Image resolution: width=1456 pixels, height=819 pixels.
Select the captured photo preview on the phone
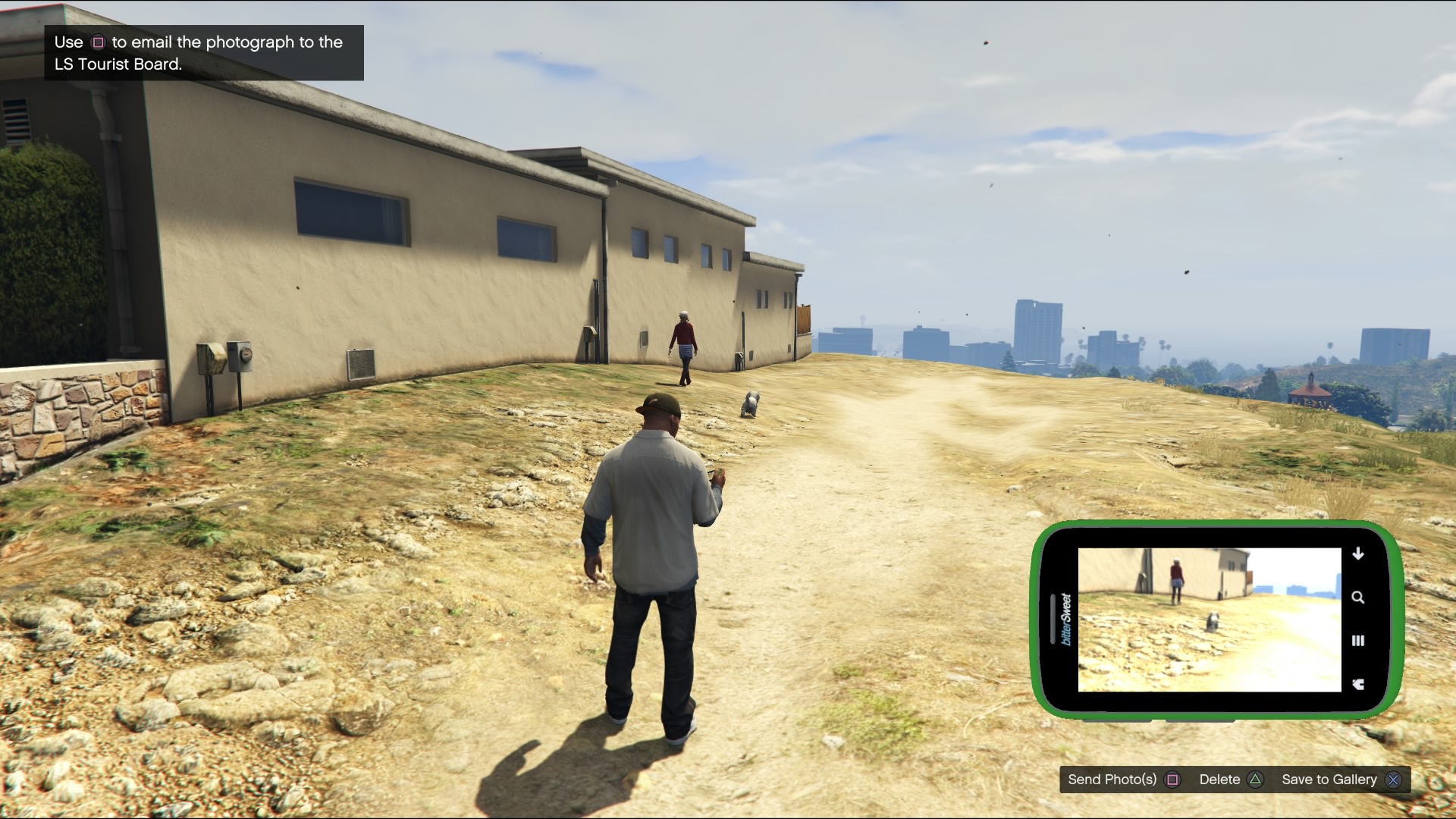pyautogui.click(x=1209, y=620)
